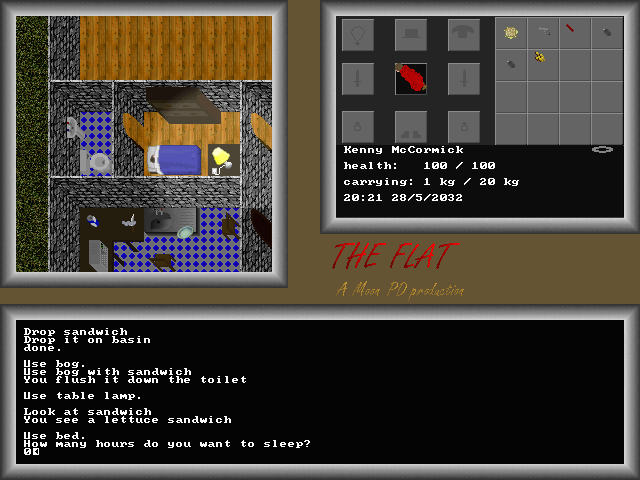Select the pale yellow round inventory item
Image resolution: width=640 pixels, height=480 pixels.
point(511,33)
